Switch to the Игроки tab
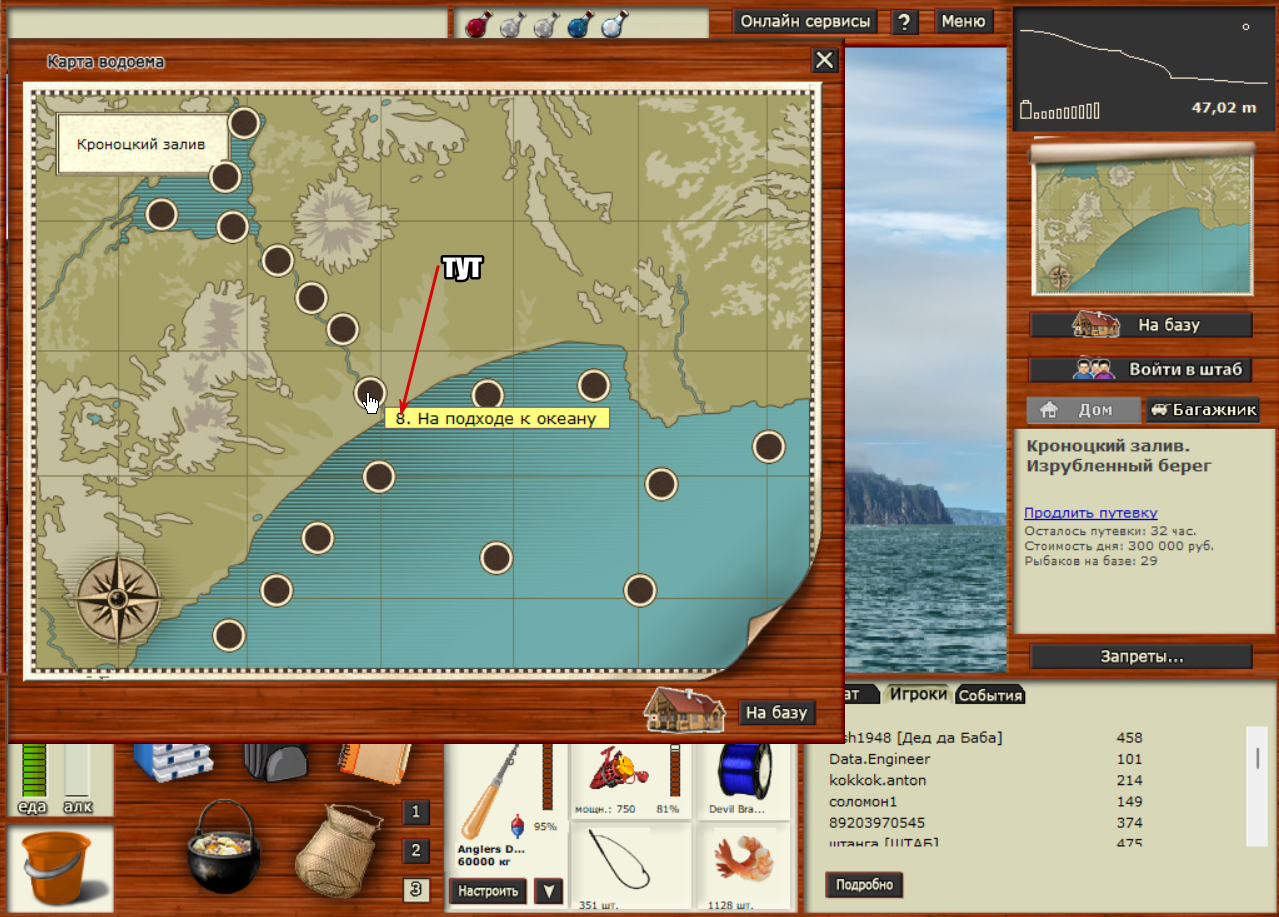This screenshot has height=917, width=1279. 918,694
